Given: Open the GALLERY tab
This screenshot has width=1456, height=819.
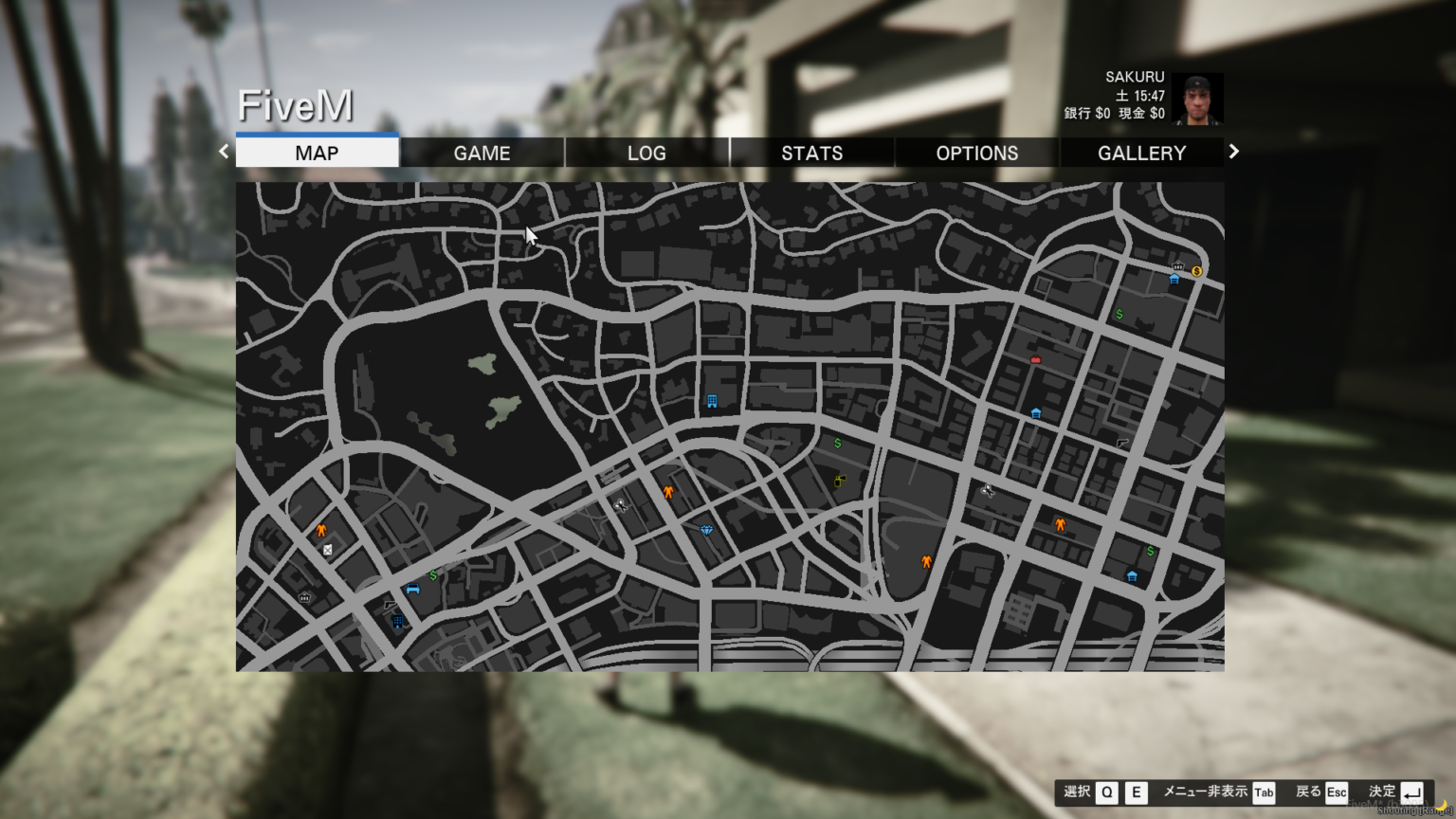Looking at the screenshot, I should [1141, 153].
